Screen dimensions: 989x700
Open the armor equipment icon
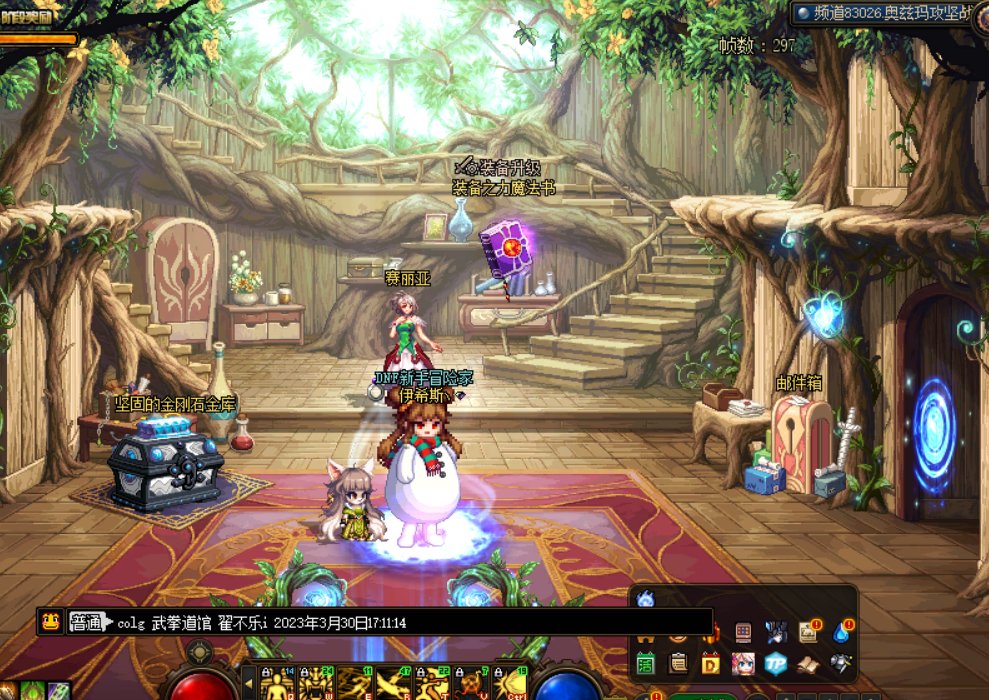pyautogui.click(x=841, y=663)
